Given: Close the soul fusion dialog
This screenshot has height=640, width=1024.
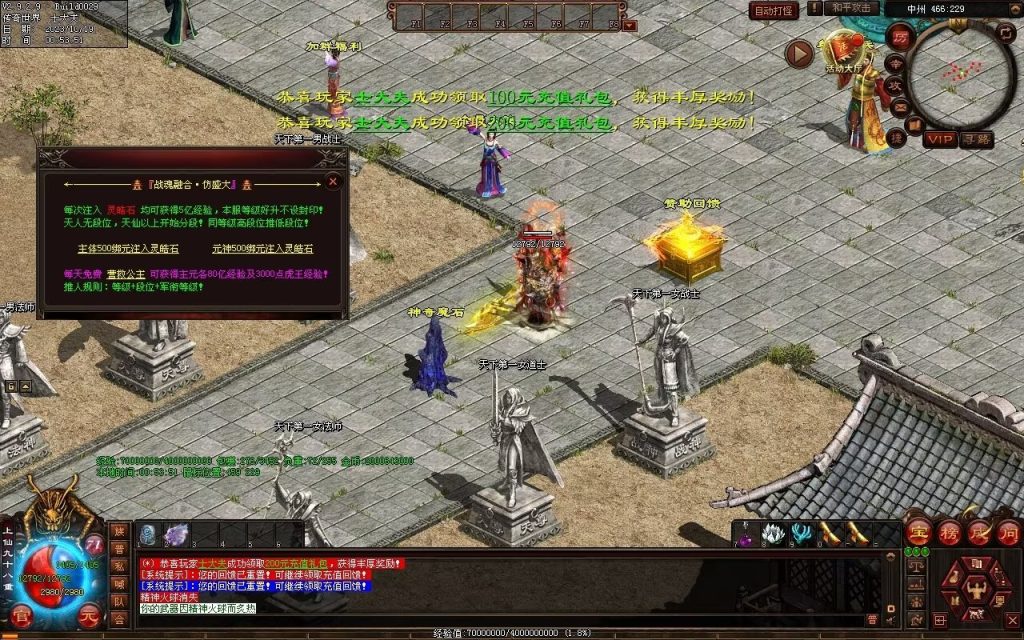Looking at the screenshot, I should point(333,181).
